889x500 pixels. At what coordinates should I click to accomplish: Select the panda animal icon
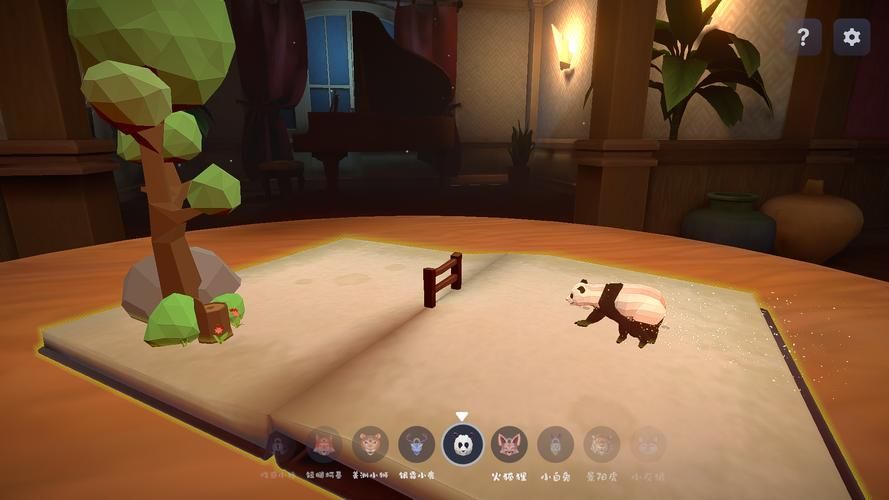pyautogui.click(x=463, y=444)
